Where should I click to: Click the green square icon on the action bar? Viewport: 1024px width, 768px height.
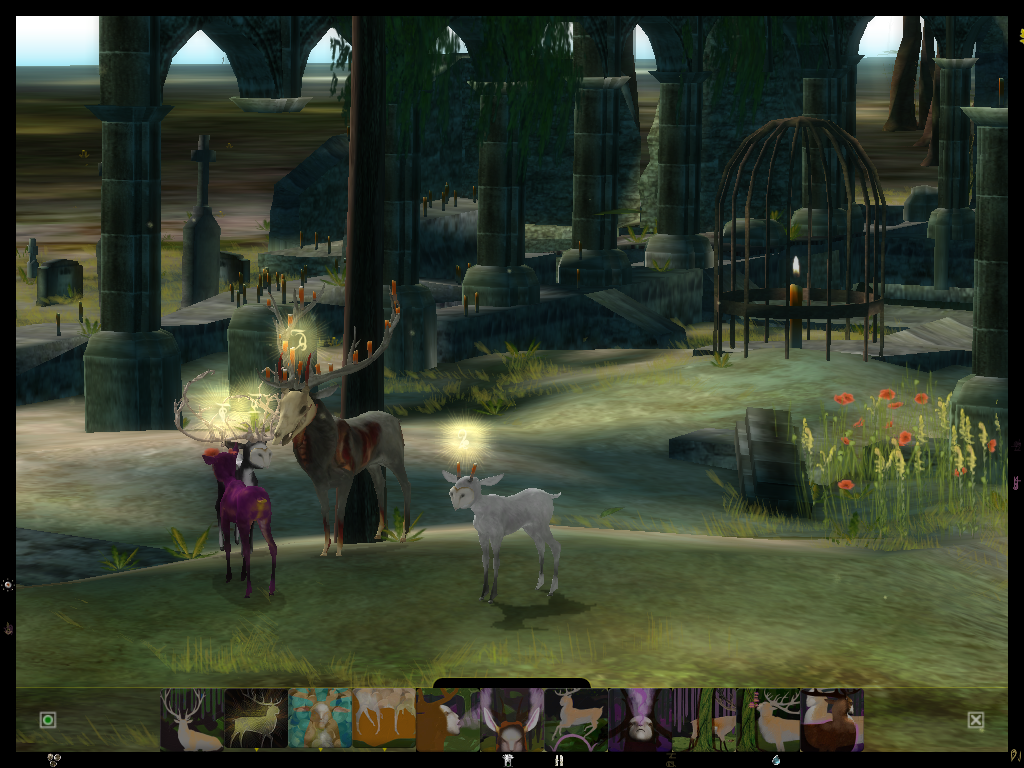[x=47, y=720]
